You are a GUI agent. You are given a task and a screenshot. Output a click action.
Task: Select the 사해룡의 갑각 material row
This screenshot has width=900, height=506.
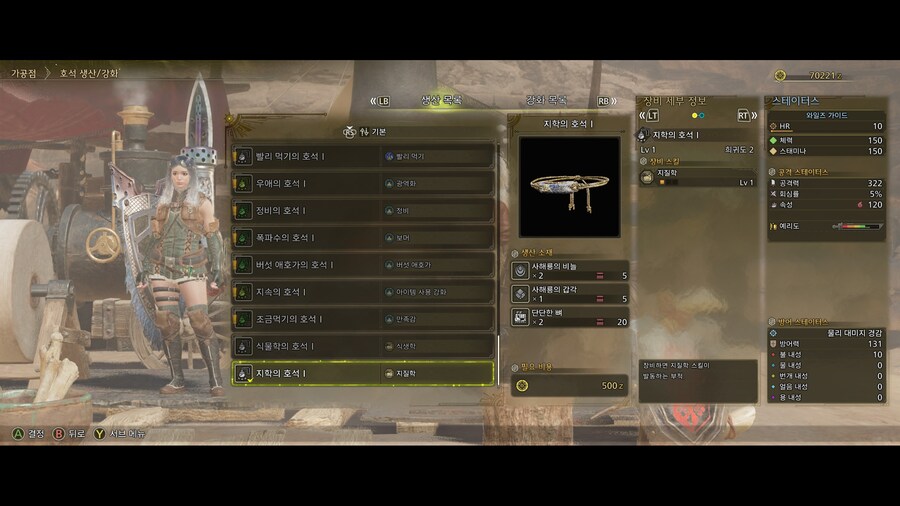coord(570,294)
